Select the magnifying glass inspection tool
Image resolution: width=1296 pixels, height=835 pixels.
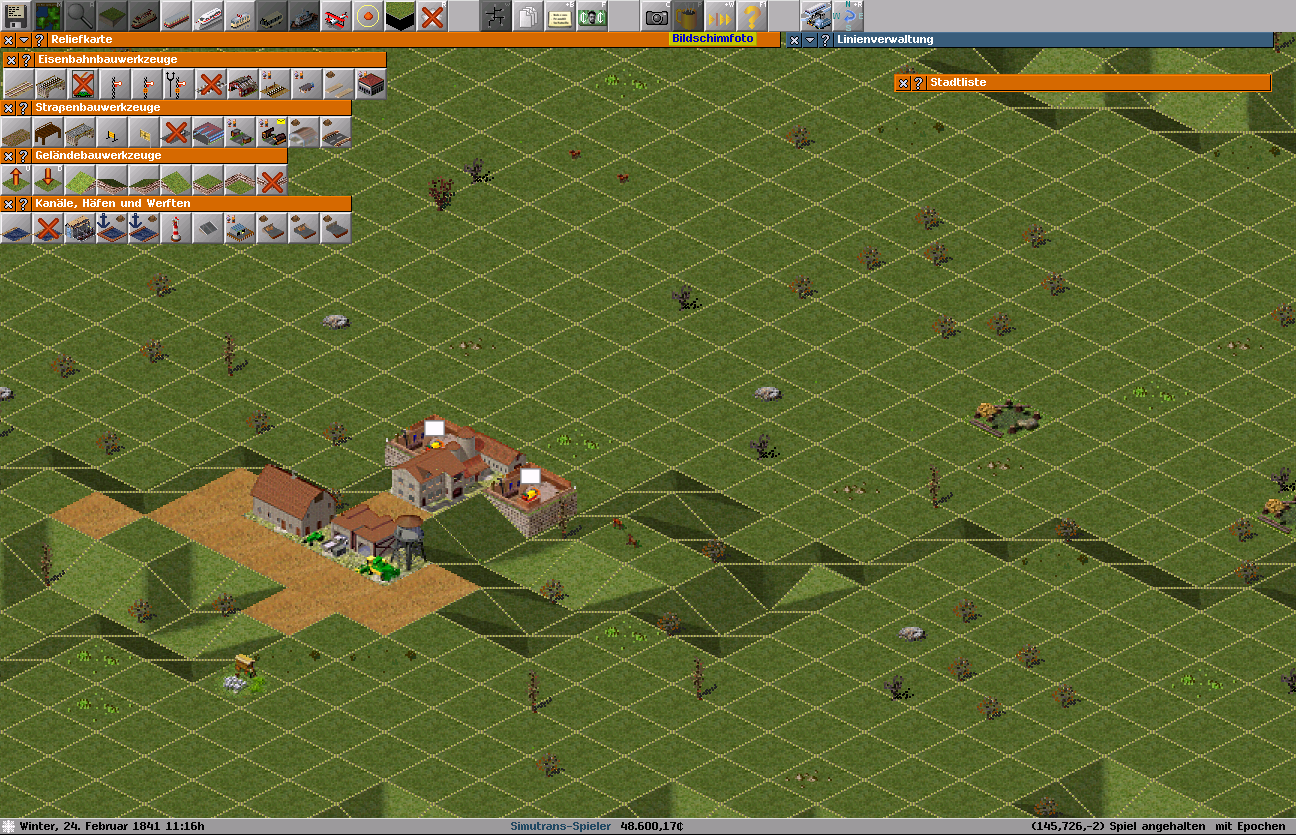[x=80, y=16]
